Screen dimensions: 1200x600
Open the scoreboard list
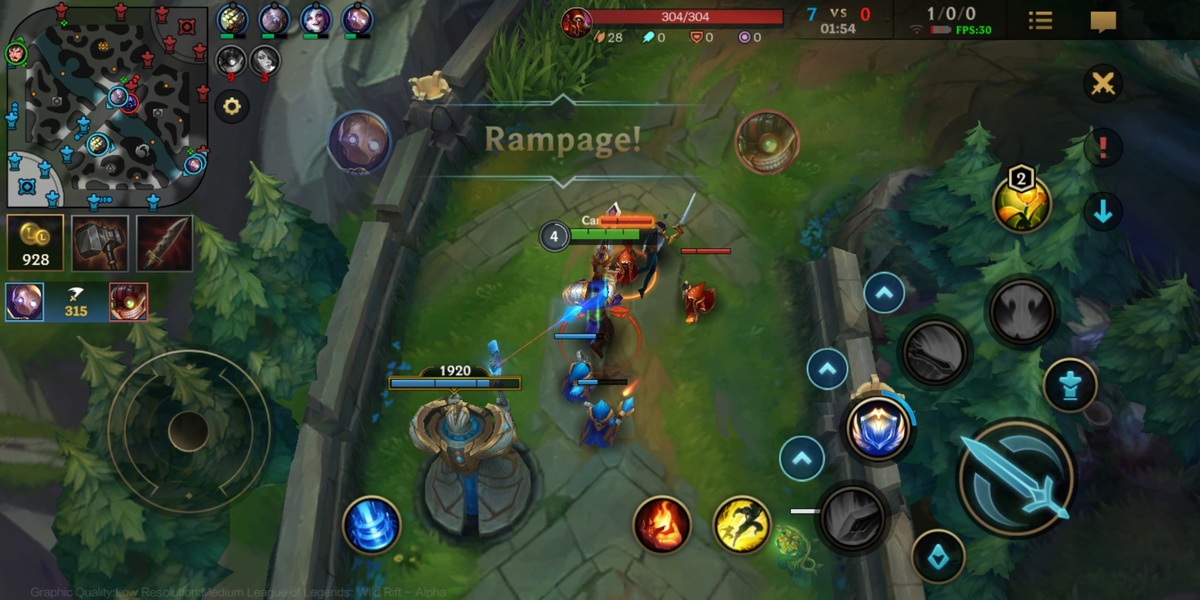(x=1040, y=21)
